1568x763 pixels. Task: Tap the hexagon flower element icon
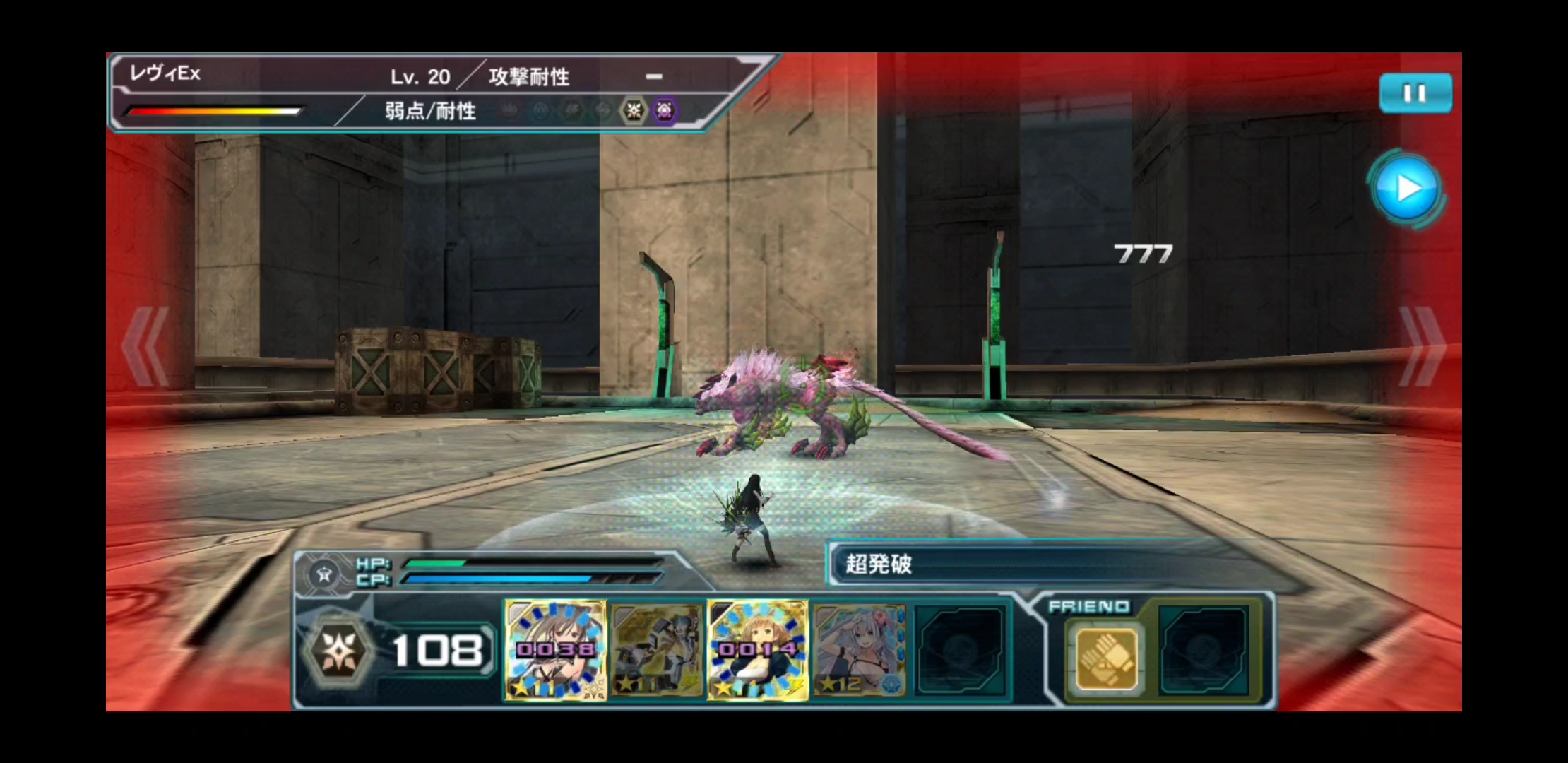click(x=338, y=651)
